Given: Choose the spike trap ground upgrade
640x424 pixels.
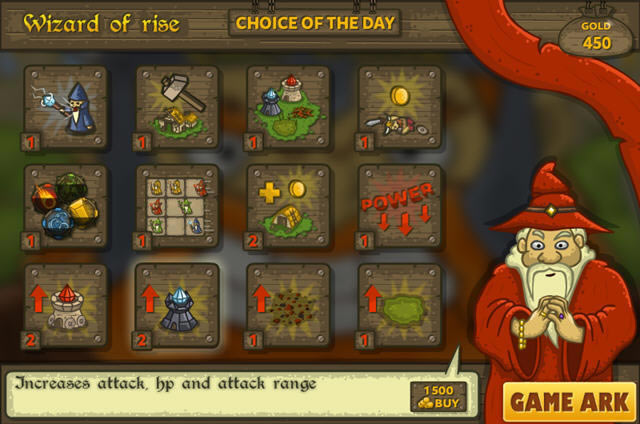Looking at the screenshot, I should click(x=288, y=304).
